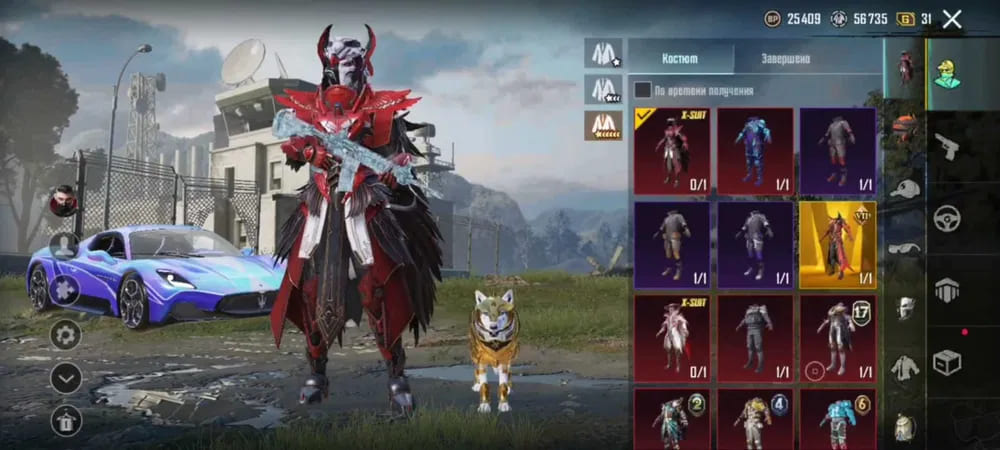This screenshot has width=1000, height=450.
Task: Open the crate box category
Action: [946, 362]
